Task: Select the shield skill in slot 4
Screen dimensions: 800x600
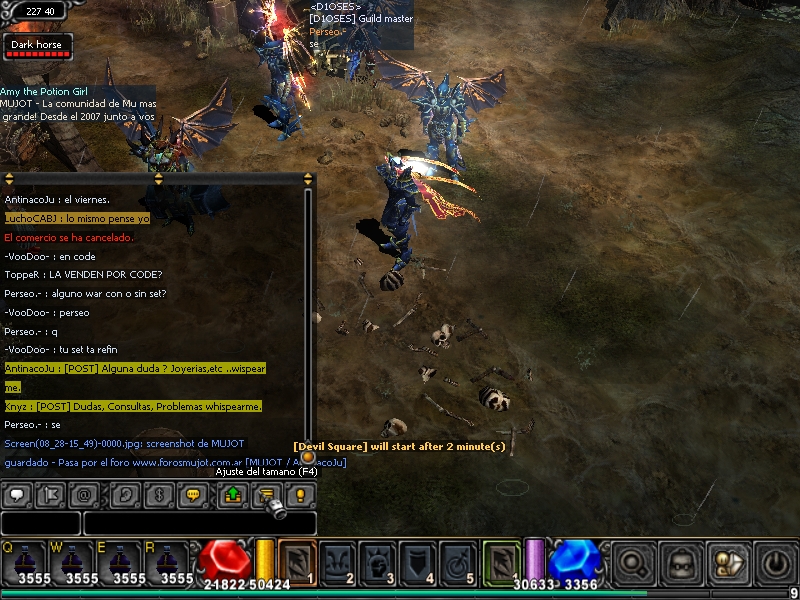Action: tap(419, 561)
